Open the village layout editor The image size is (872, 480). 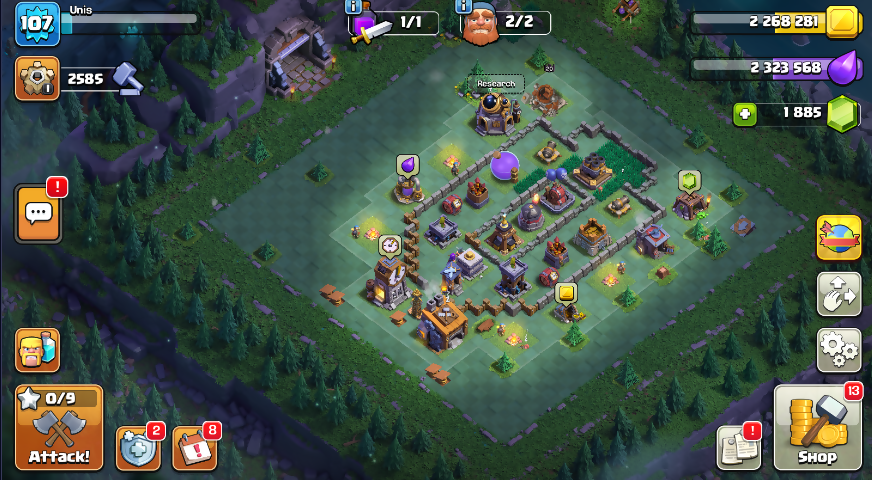[x=838, y=294]
